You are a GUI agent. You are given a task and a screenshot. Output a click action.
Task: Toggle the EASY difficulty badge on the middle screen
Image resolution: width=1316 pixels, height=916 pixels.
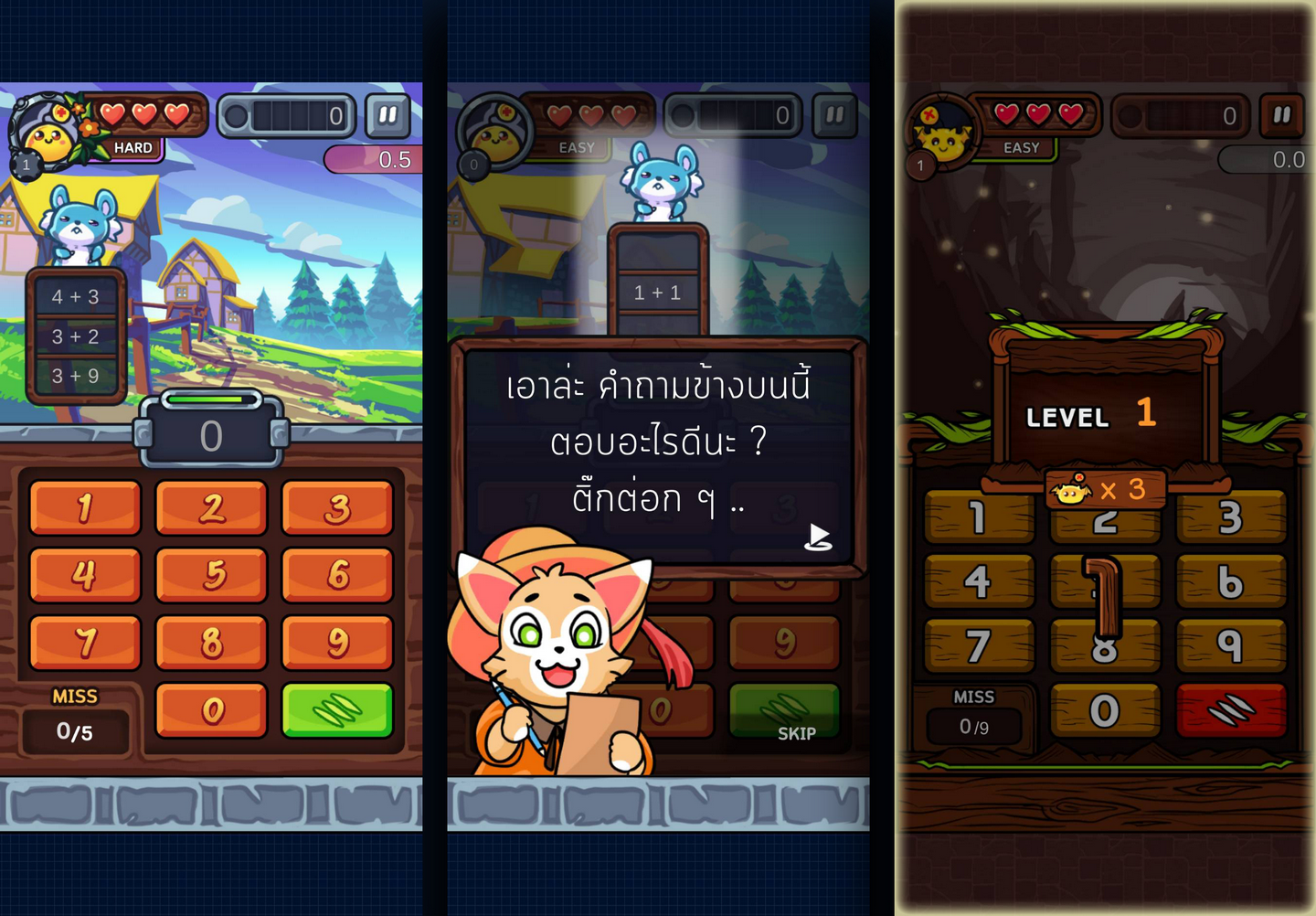click(575, 147)
